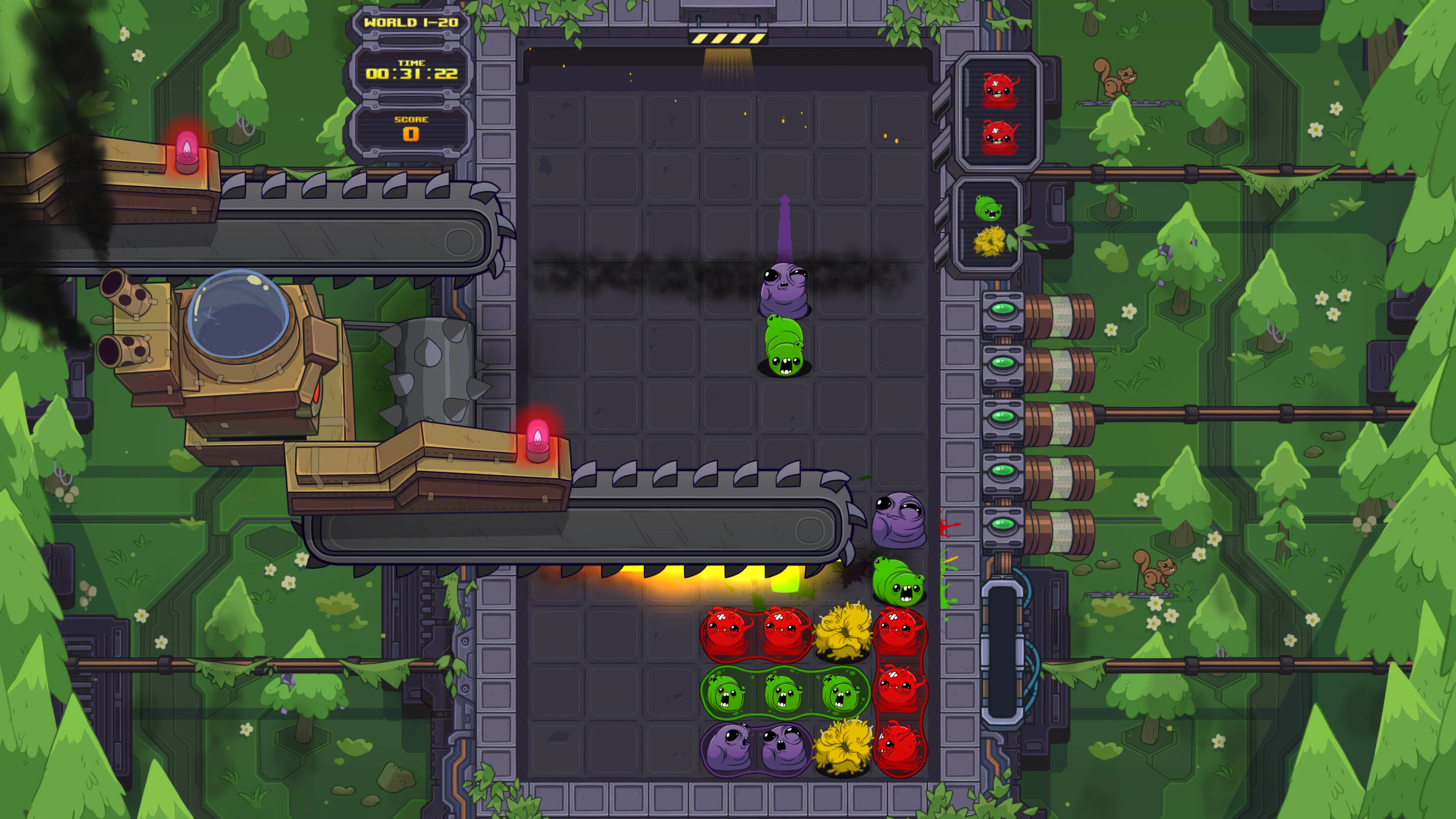Click the squirrel on the upper right branch
This screenshot has width=1456, height=819.
[1116, 79]
